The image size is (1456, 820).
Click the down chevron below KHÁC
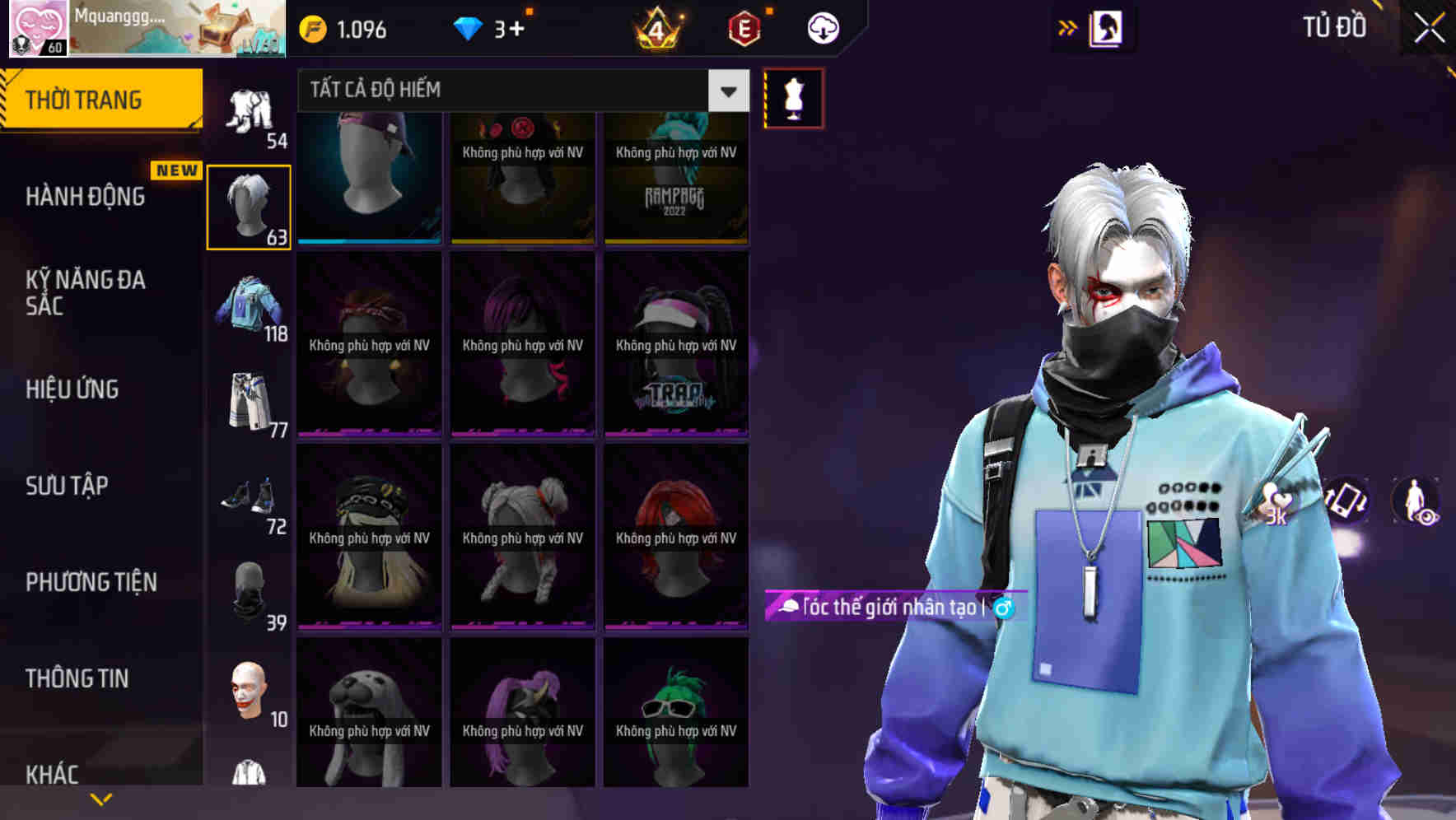101,797
